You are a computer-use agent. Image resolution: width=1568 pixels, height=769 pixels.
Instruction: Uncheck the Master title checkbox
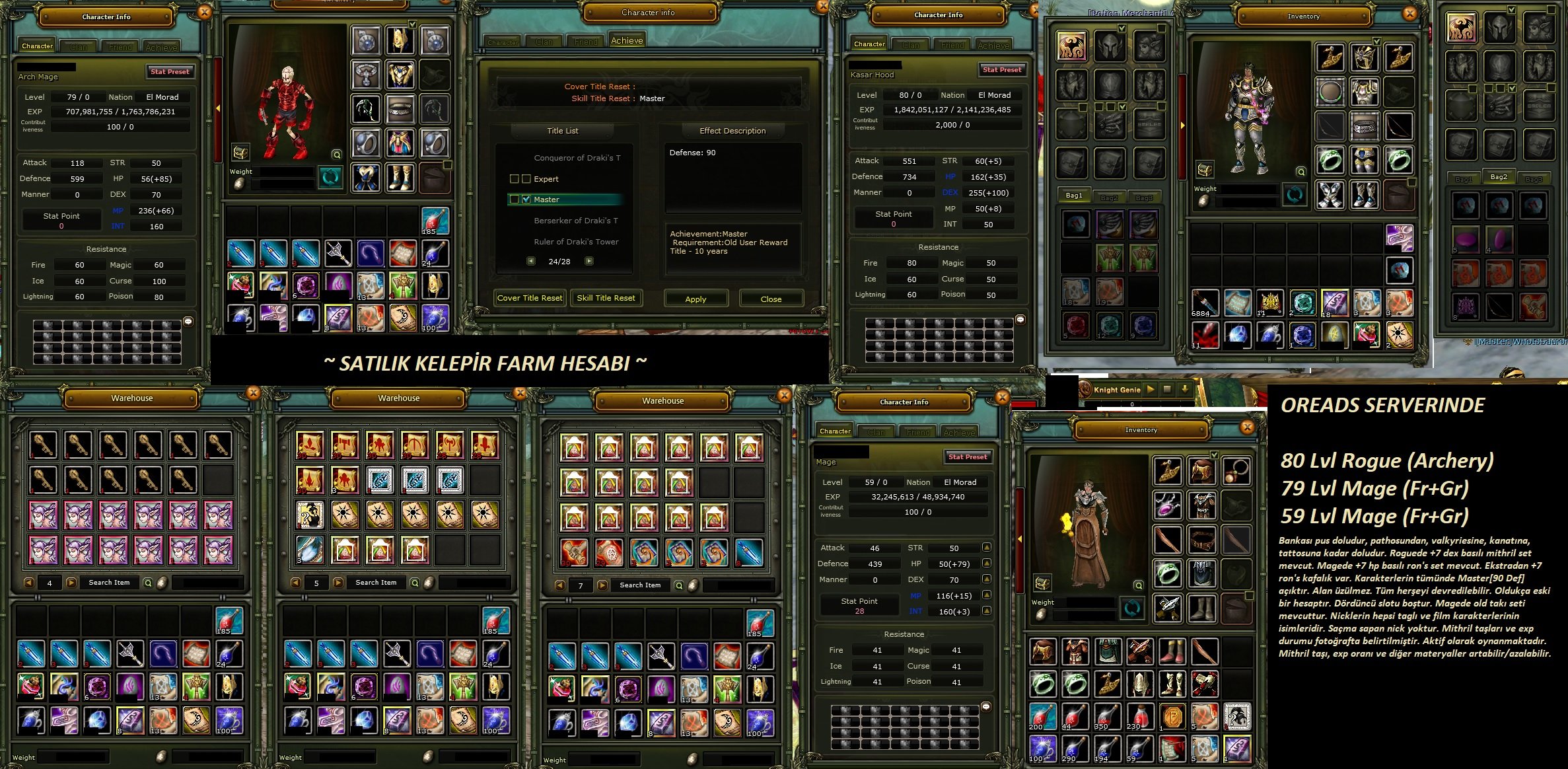coord(525,199)
